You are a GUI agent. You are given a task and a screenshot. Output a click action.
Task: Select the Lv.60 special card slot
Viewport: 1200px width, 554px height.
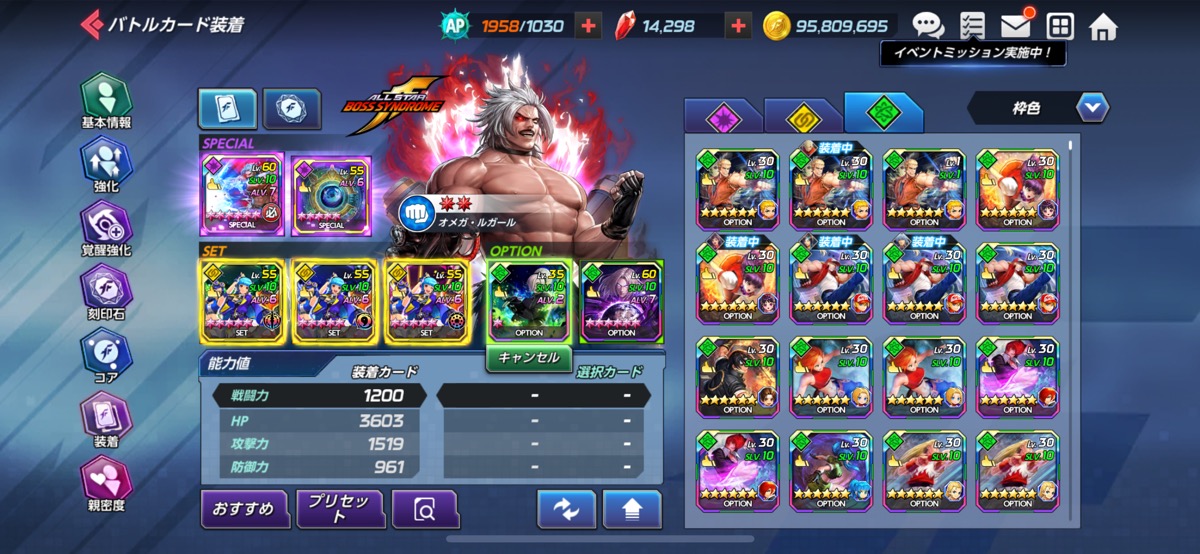[x=242, y=194]
